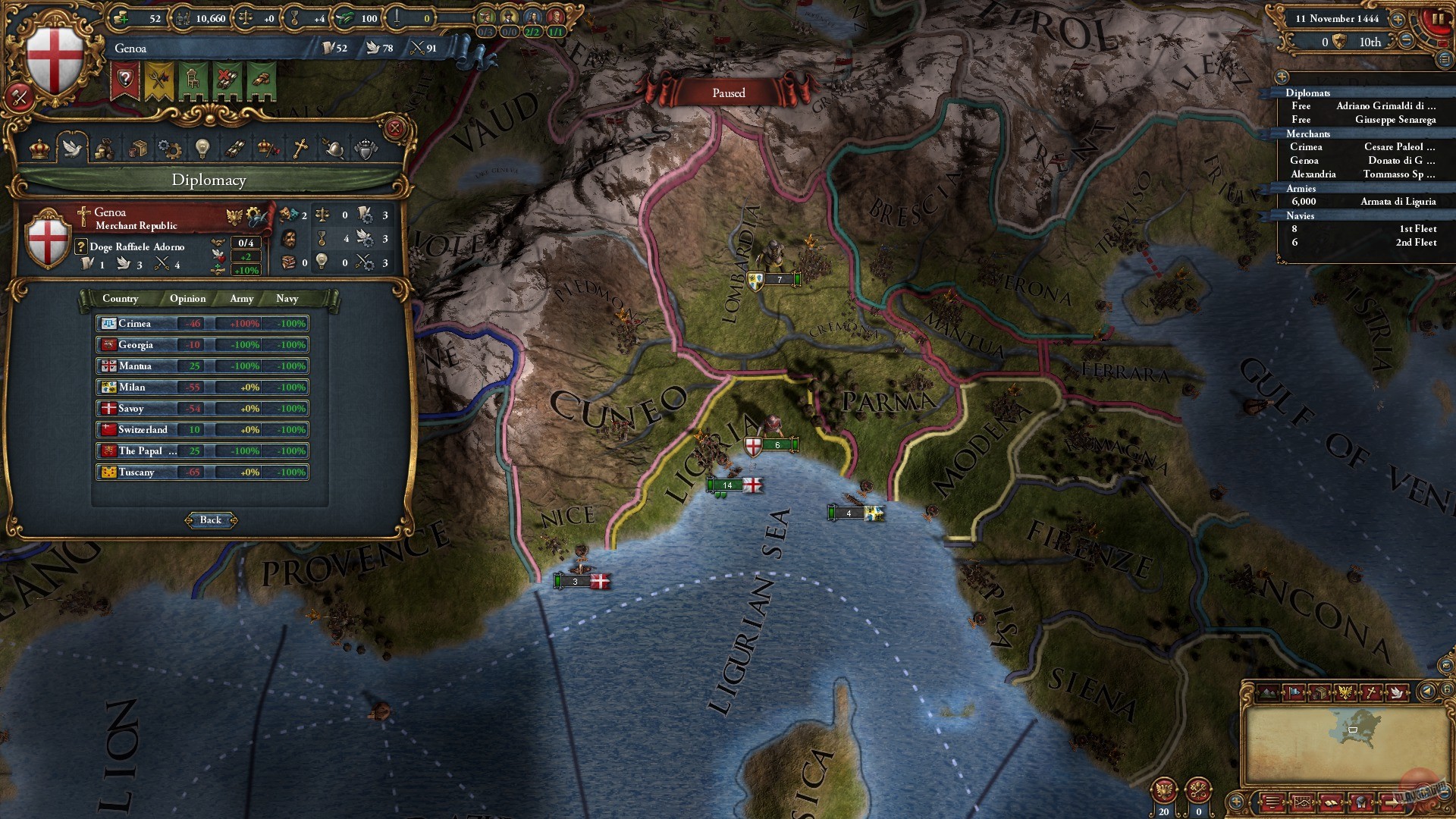This screenshot has width=1456, height=819.
Task: Select Genoa's national flag banner
Action: click(x=53, y=57)
